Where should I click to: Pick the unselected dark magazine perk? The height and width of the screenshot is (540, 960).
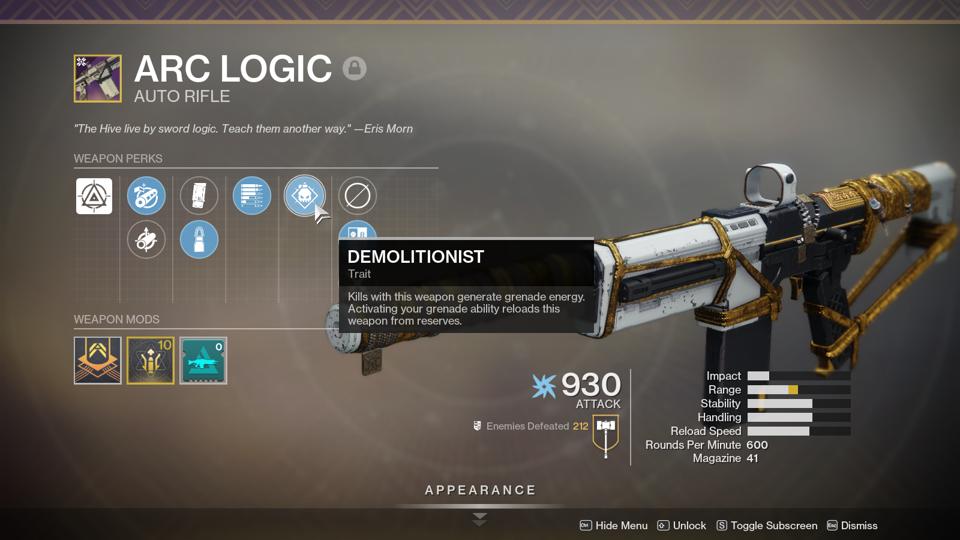tap(199, 196)
